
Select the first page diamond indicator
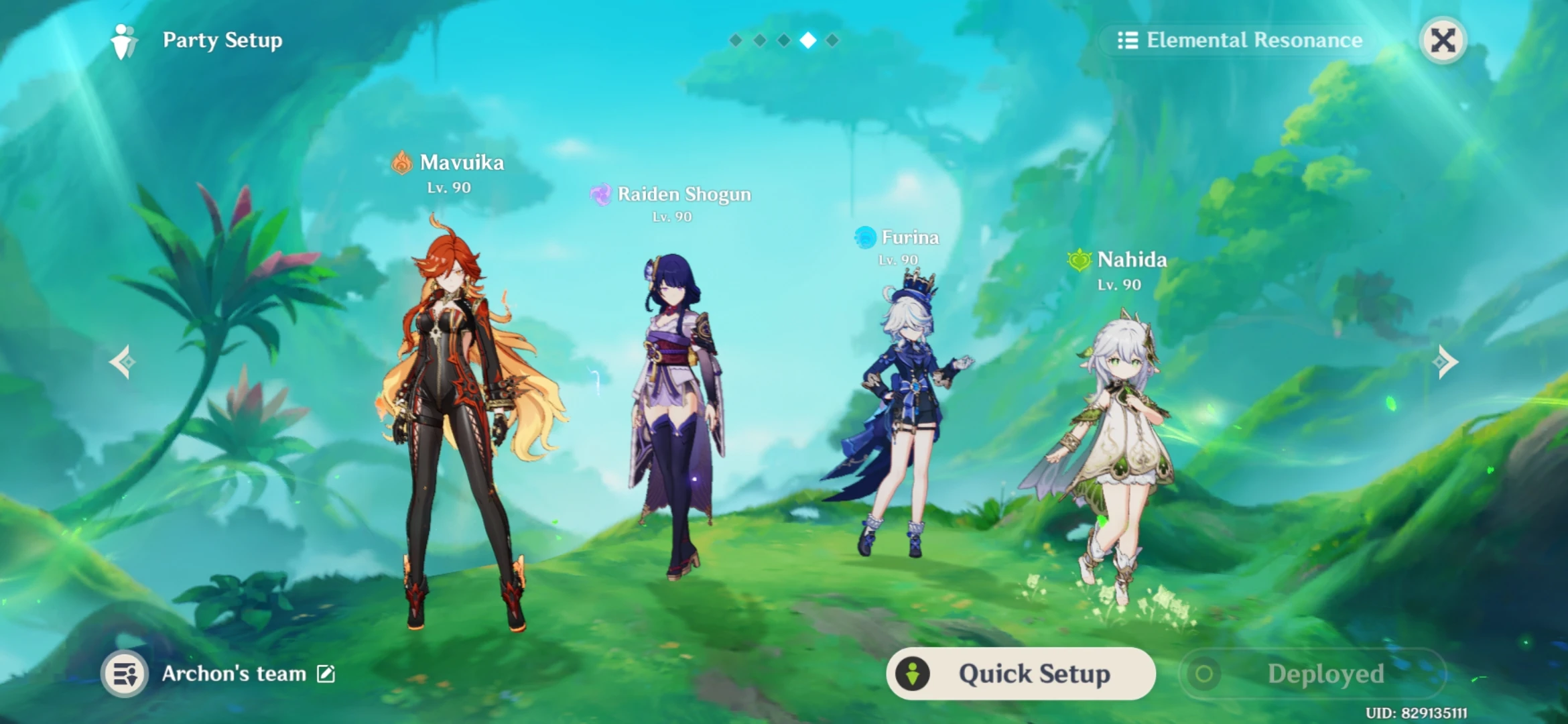click(x=735, y=40)
